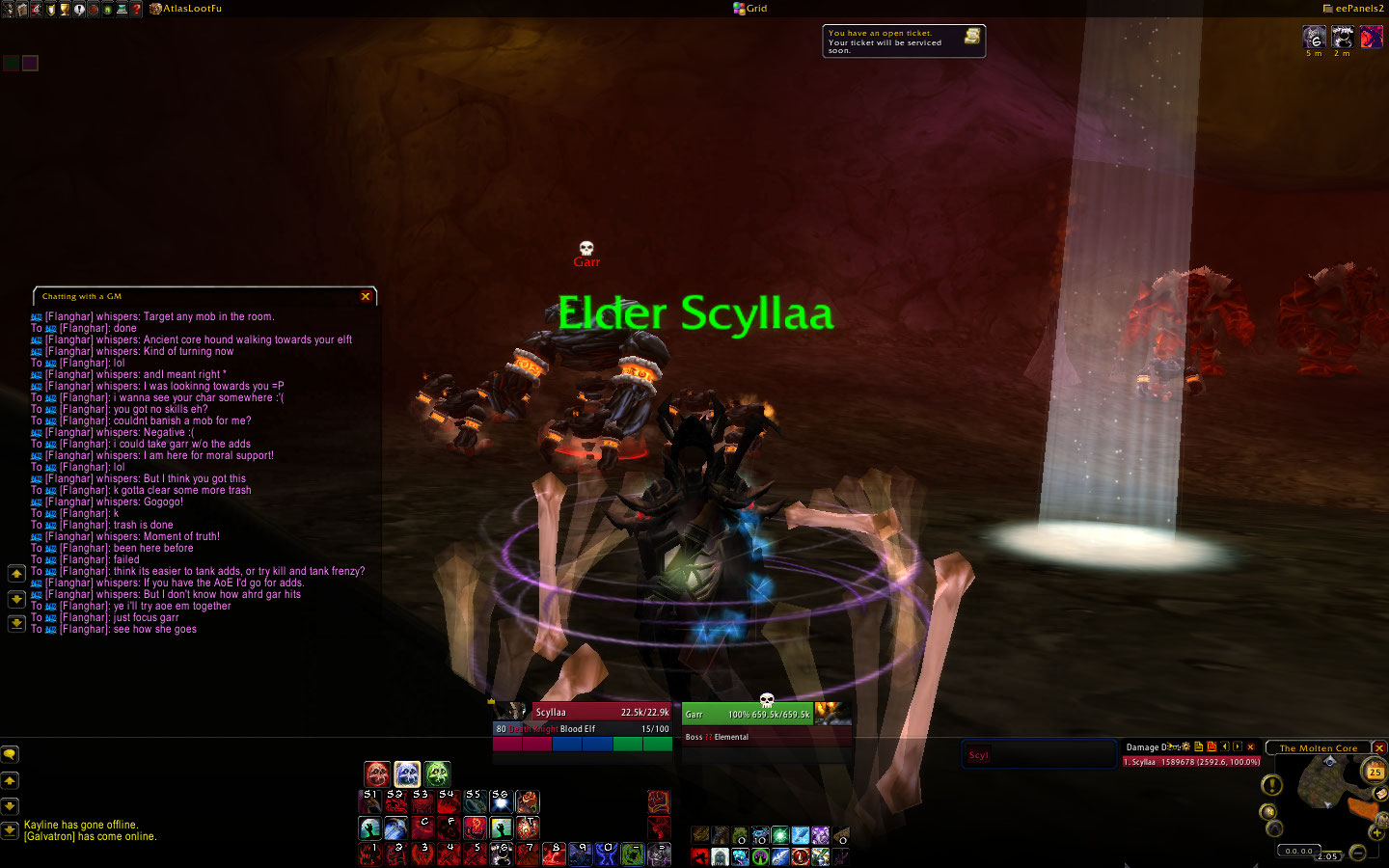This screenshot has height=868, width=1389.
Task: Select the red skull presence icon
Action: click(377, 773)
